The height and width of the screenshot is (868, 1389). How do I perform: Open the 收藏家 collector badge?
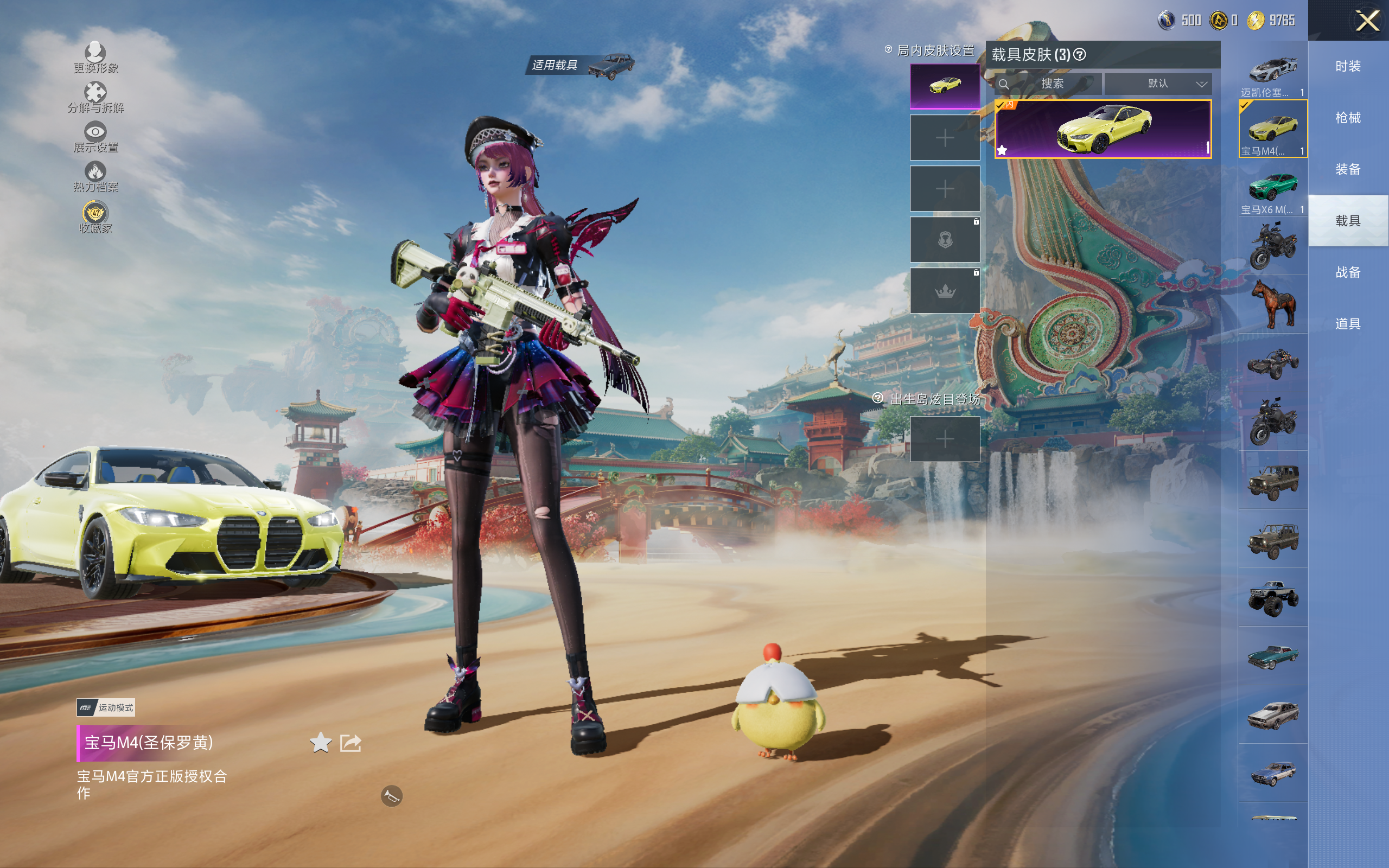click(95, 217)
